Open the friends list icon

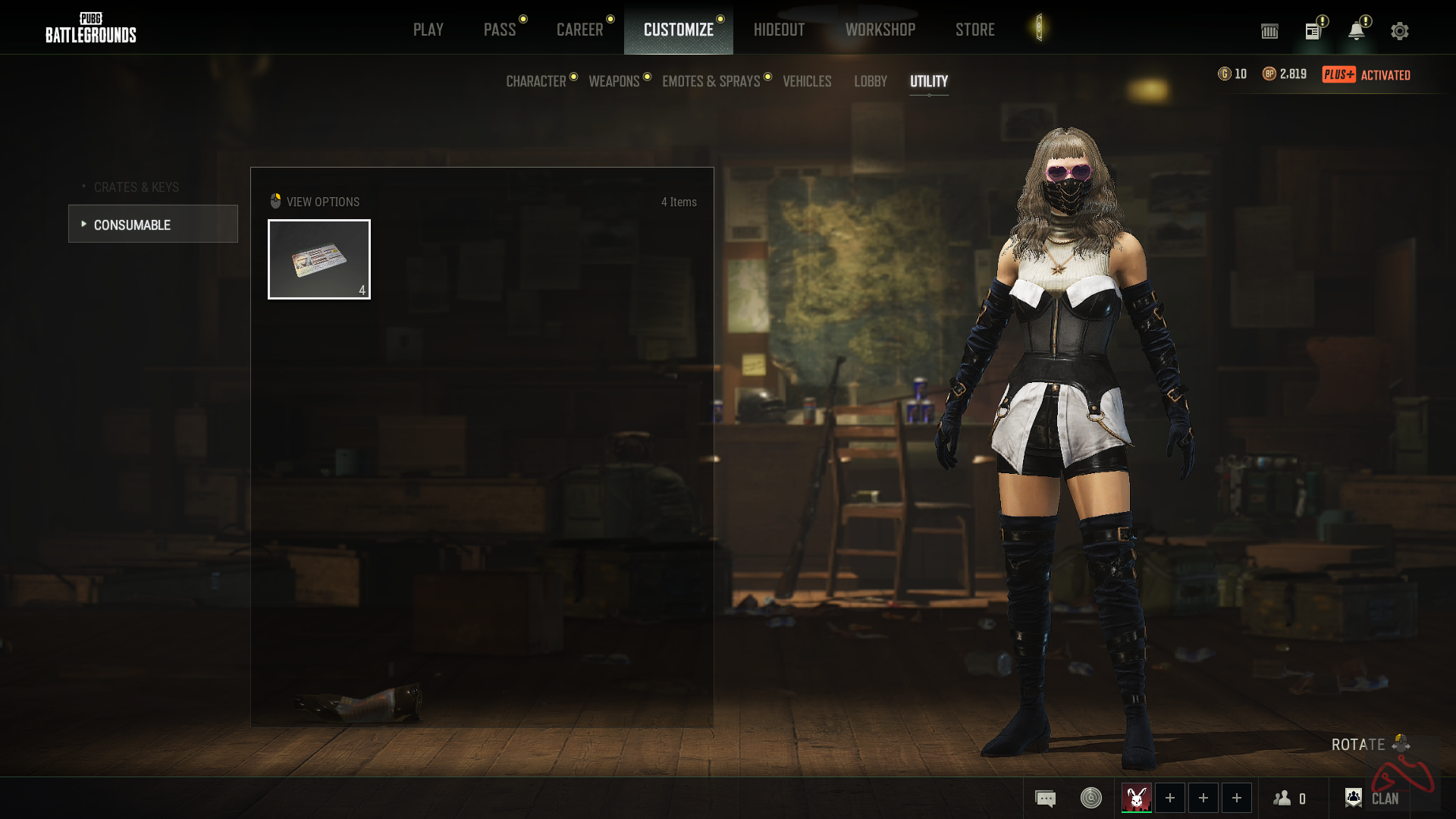click(x=1288, y=799)
